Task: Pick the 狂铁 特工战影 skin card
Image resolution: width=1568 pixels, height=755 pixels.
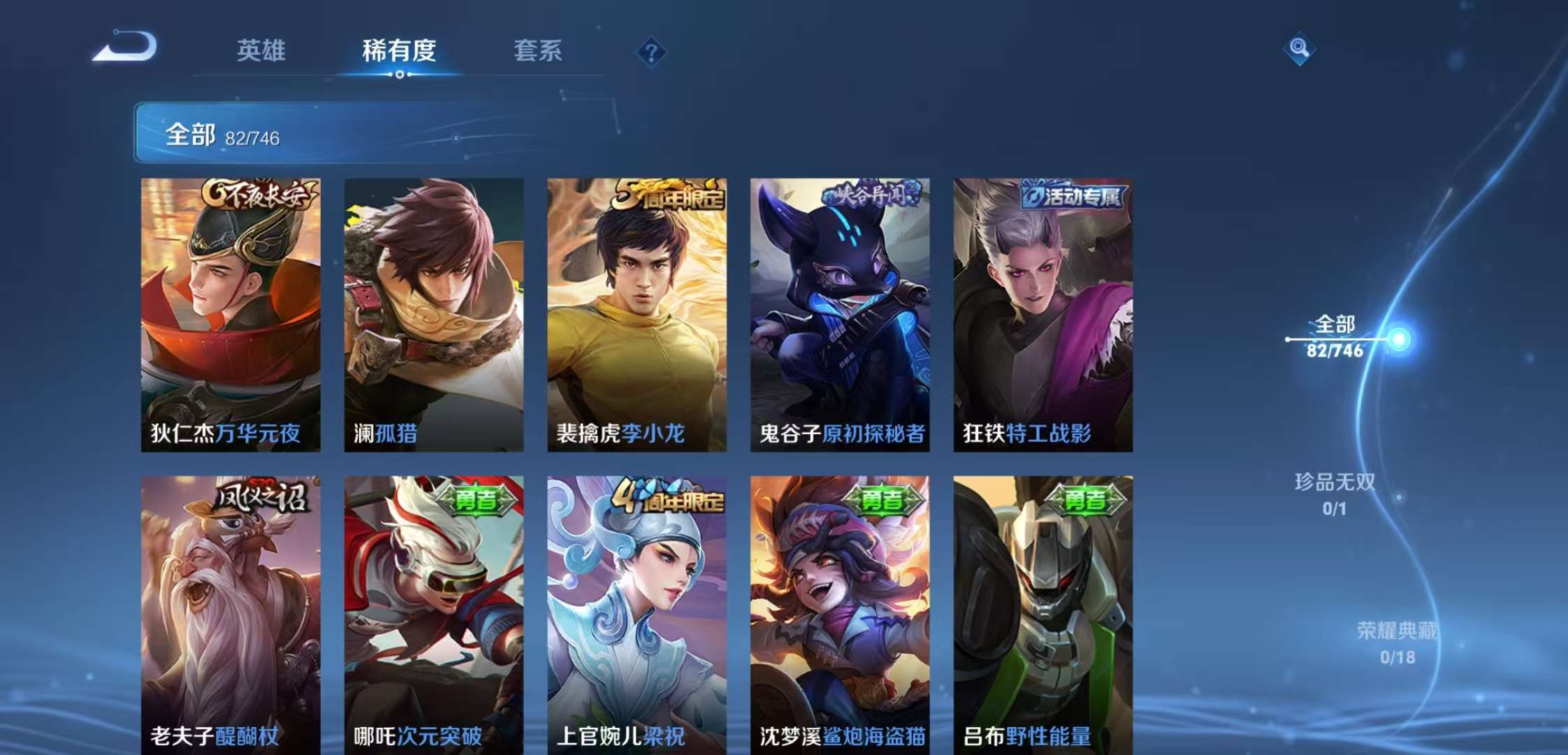Action: (x=1043, y=315)
